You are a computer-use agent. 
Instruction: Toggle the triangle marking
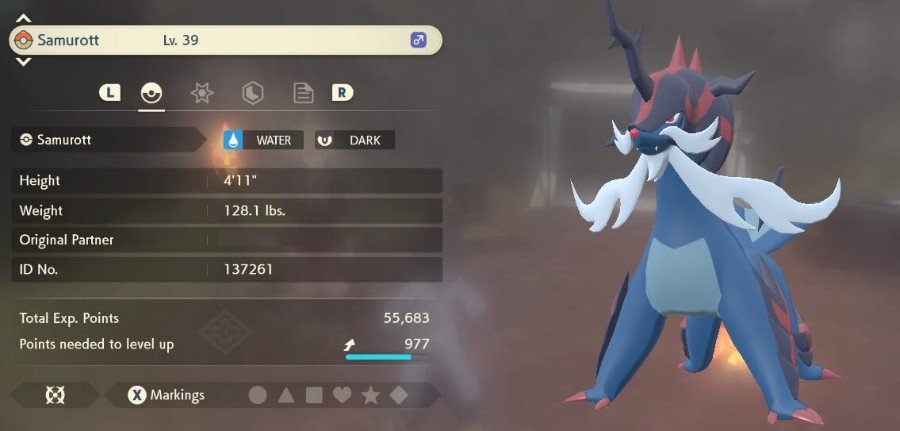286,395
